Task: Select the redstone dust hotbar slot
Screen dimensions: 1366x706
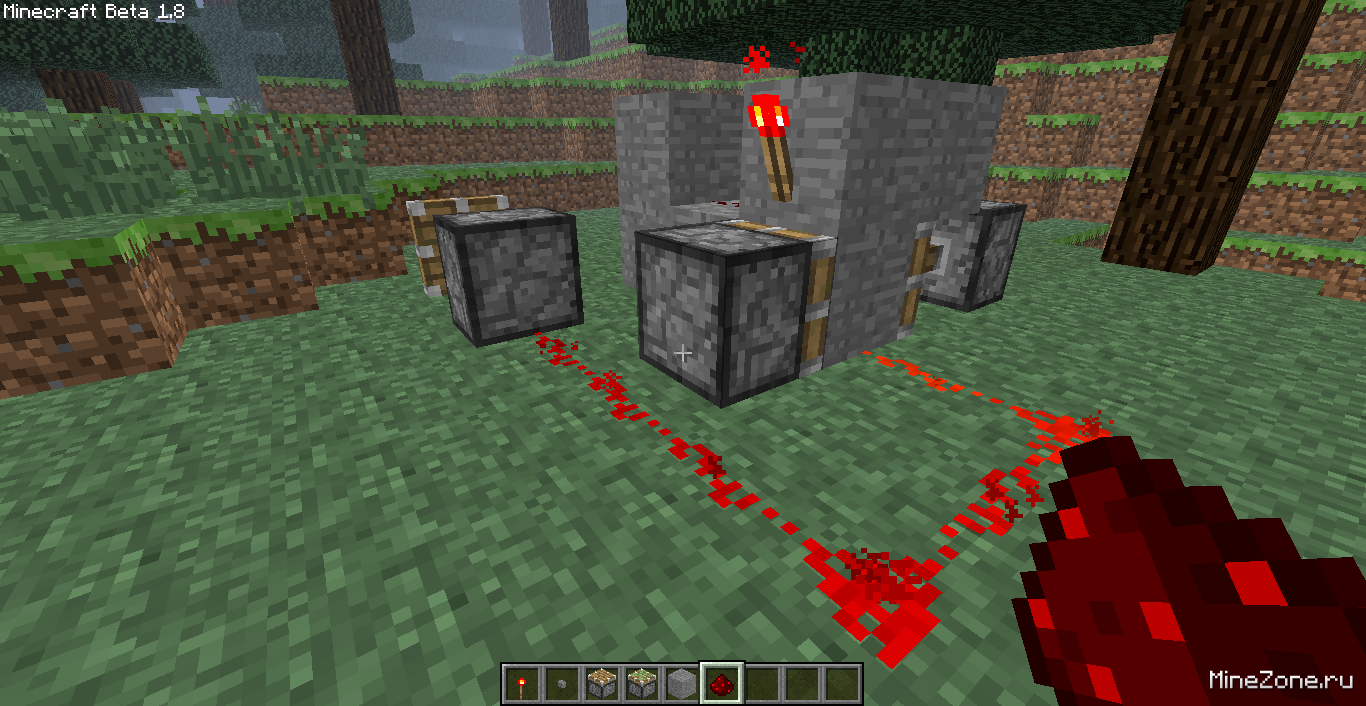Action: coord(721,685)
